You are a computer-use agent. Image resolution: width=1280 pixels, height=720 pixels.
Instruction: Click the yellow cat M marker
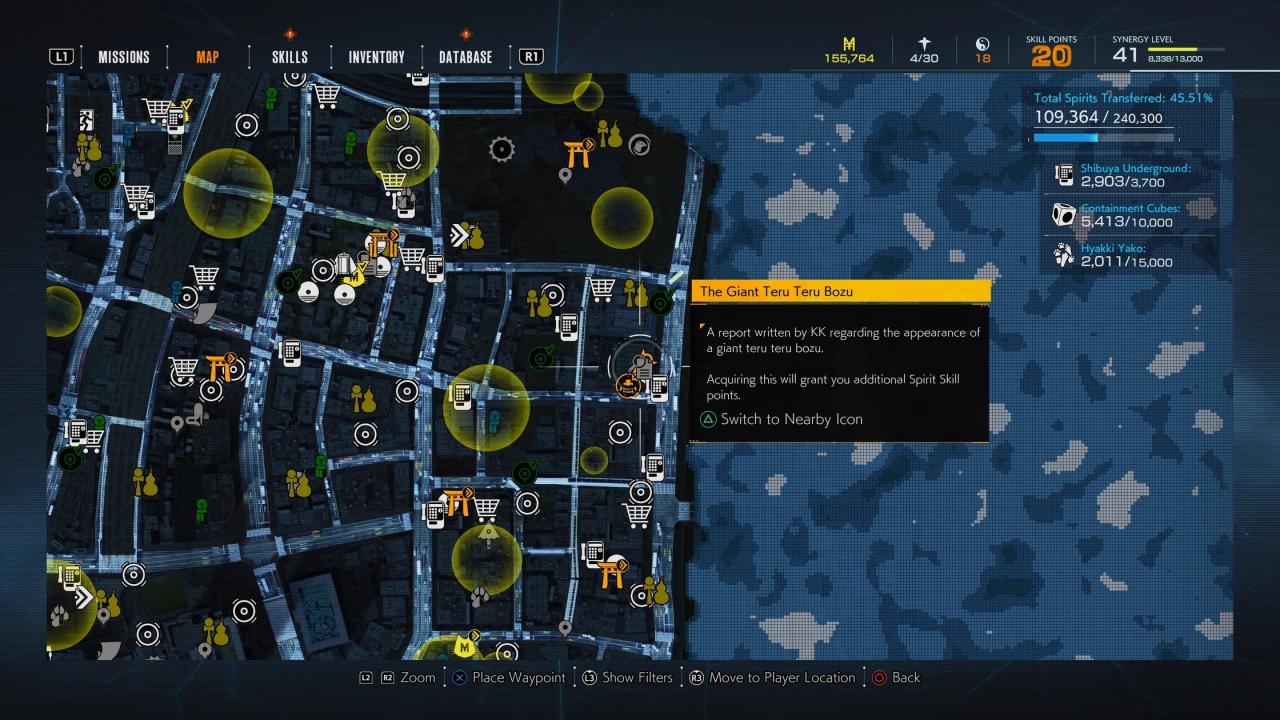click(x=464, y=644)
